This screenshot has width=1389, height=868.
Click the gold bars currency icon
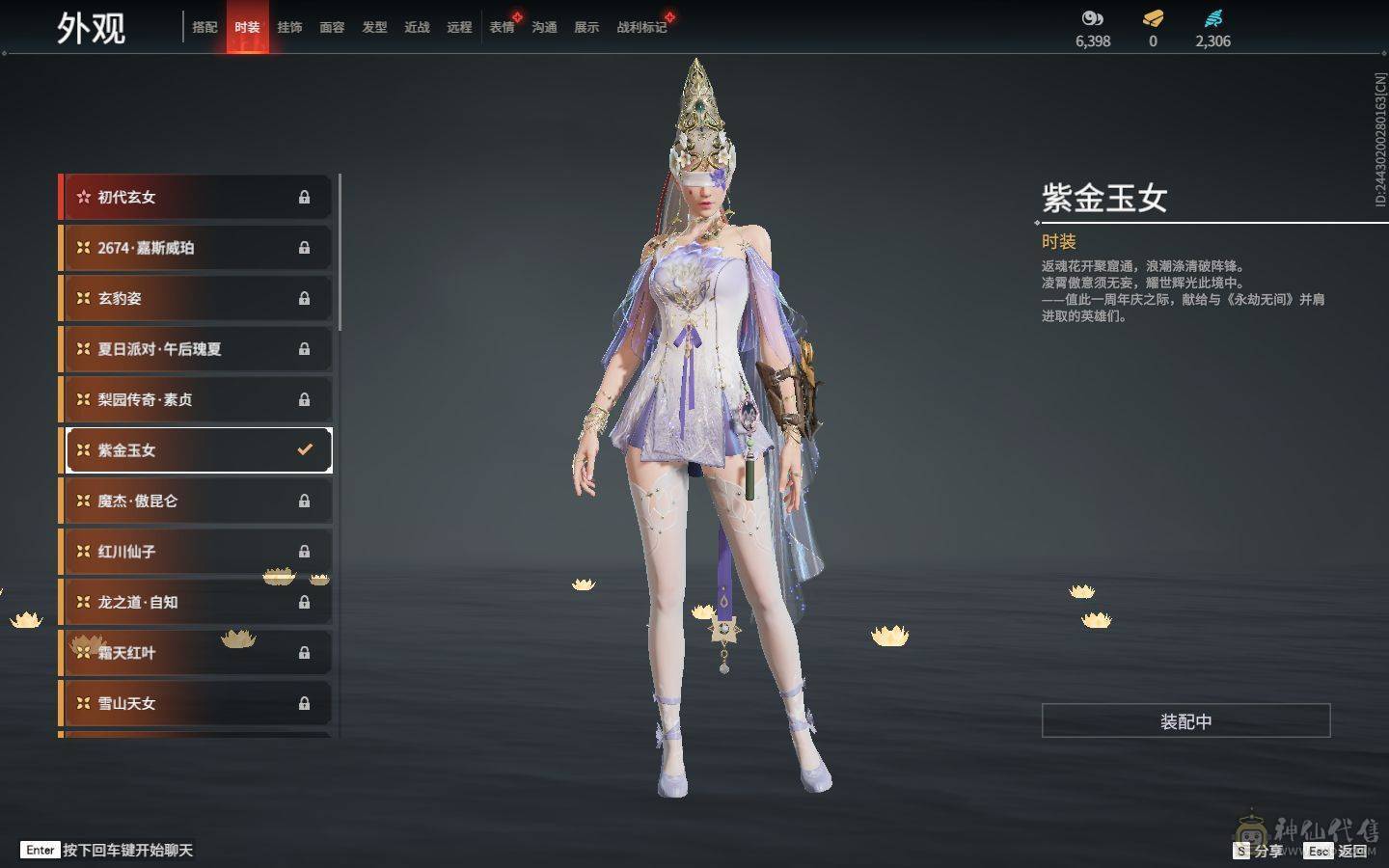(x=1152, y=16)
